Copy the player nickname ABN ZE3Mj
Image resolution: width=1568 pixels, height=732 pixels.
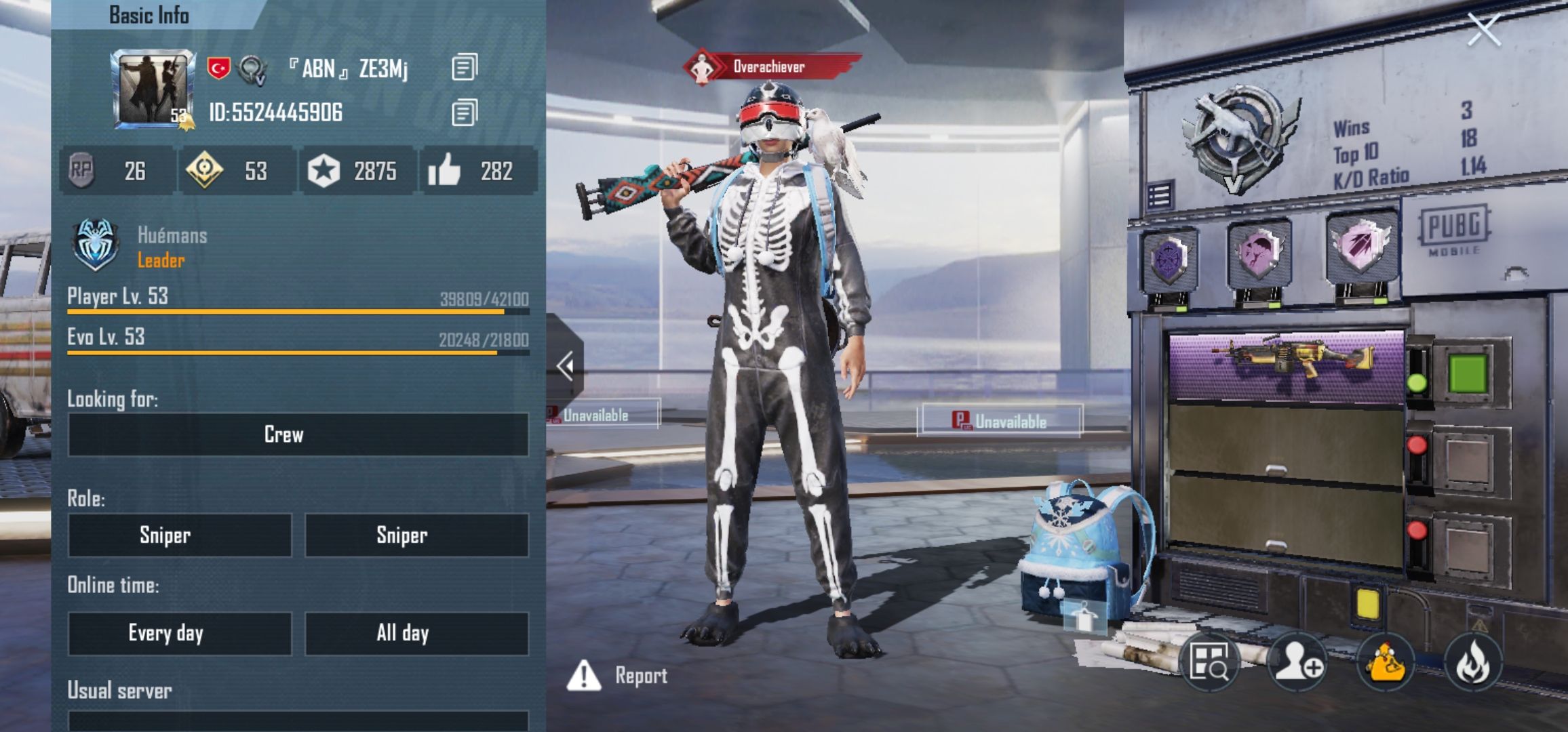[x=465, y=67]
